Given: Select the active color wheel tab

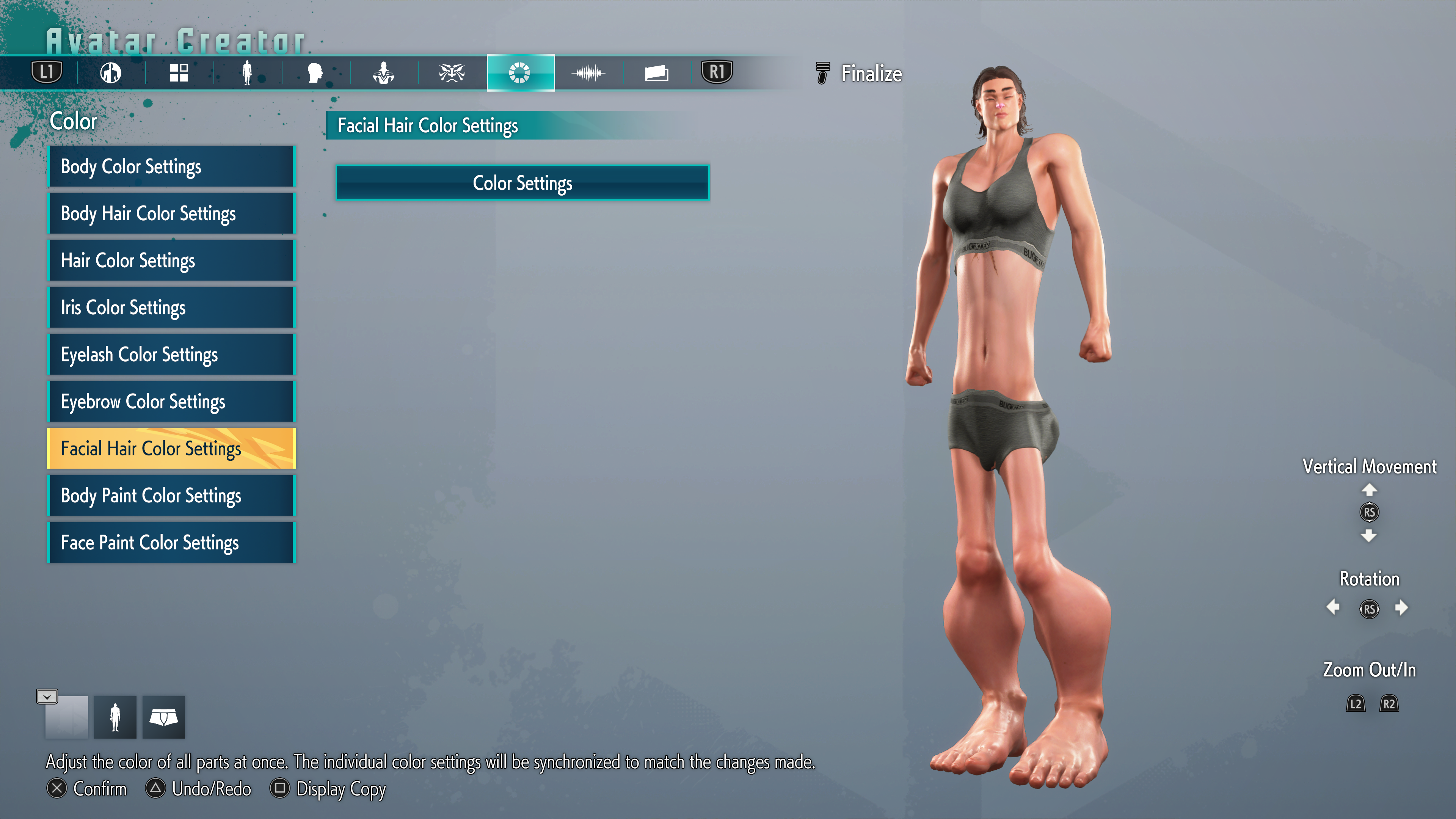Looking at the screenshot, I should click(520, 73).
